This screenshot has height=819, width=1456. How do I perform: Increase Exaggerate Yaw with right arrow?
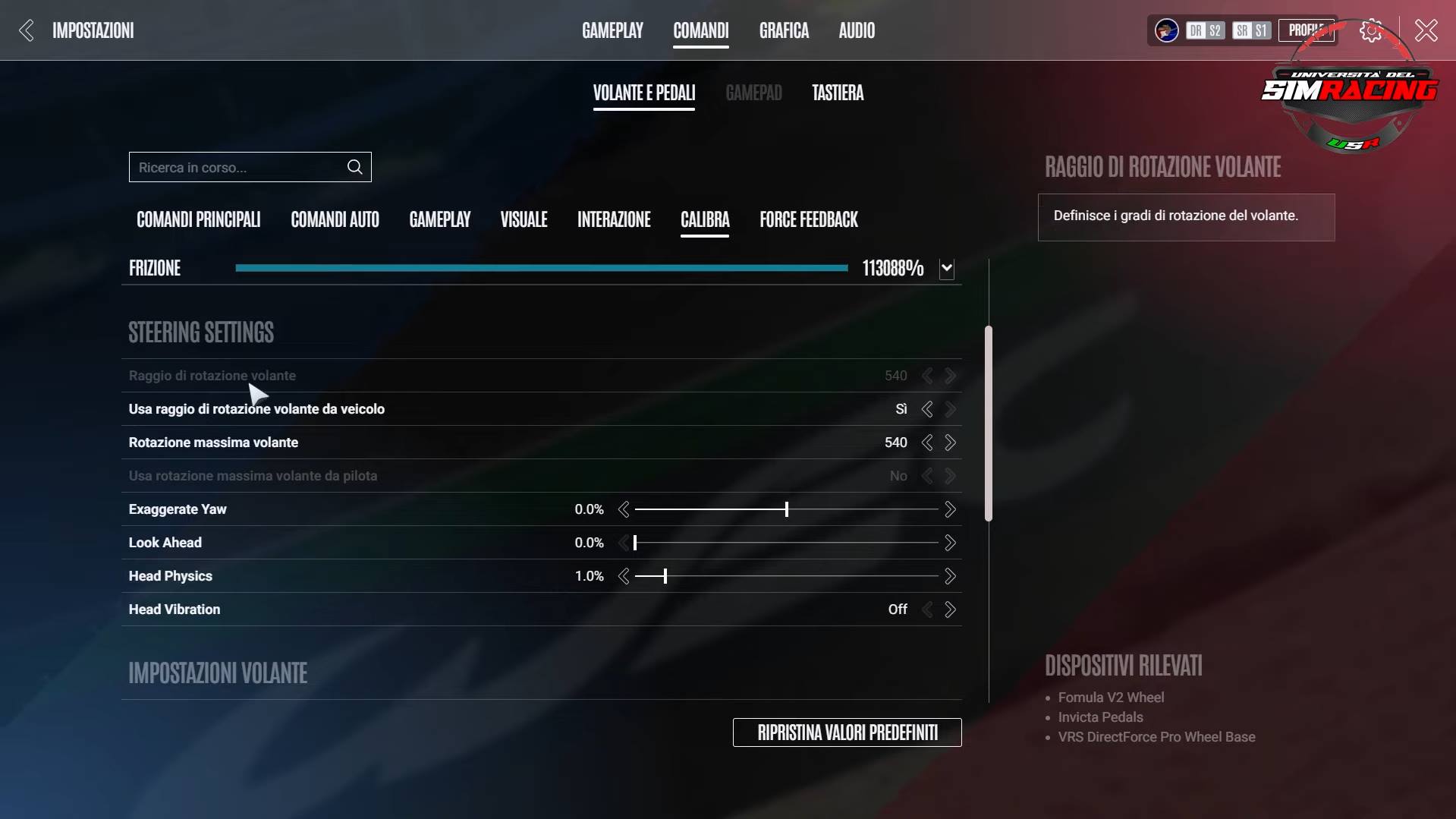click(950, 509)
